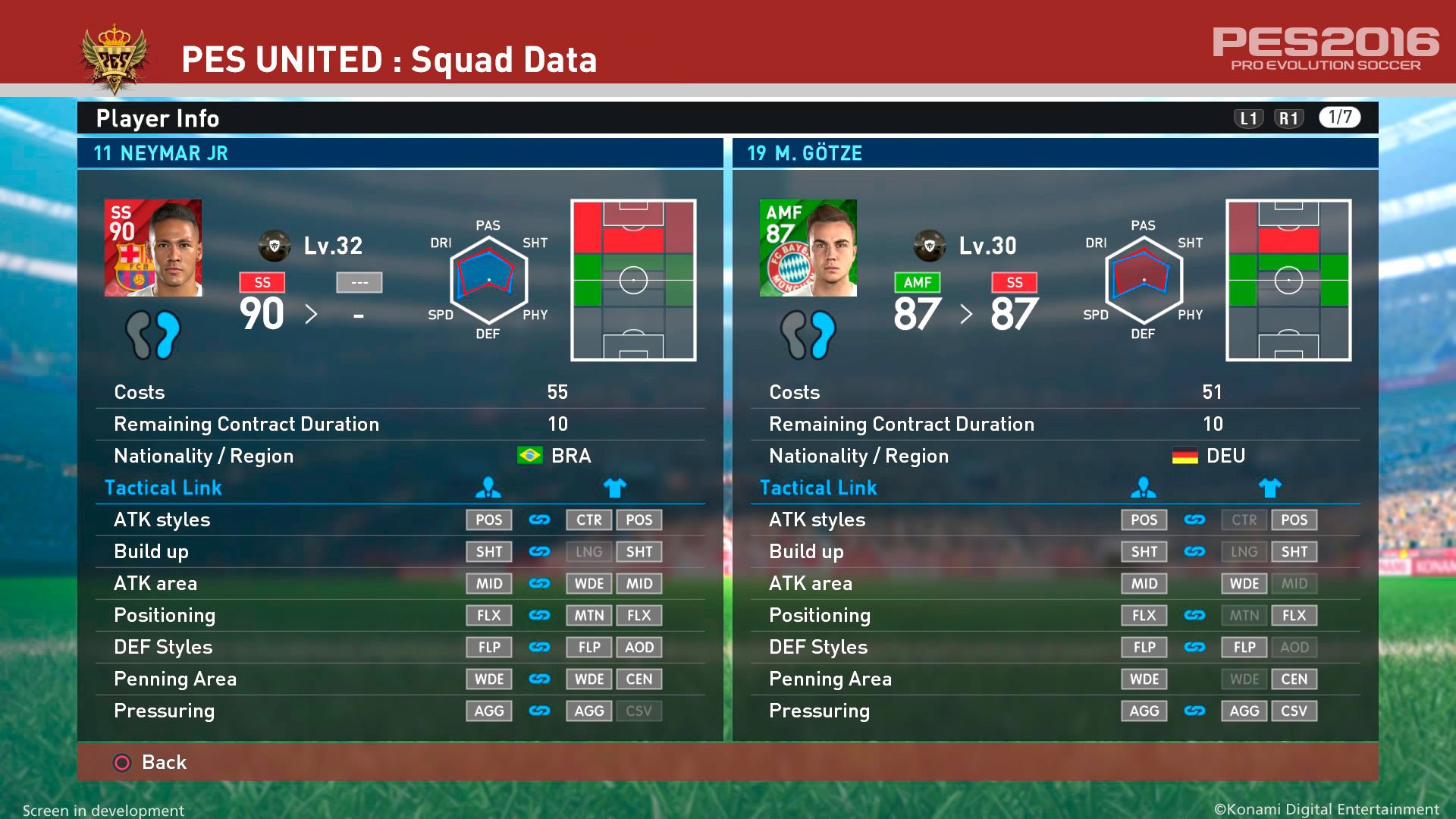
Task: Toggle the ATK styles link chain for Neymar
Action: pyautogui.click(x=538, y=519)
